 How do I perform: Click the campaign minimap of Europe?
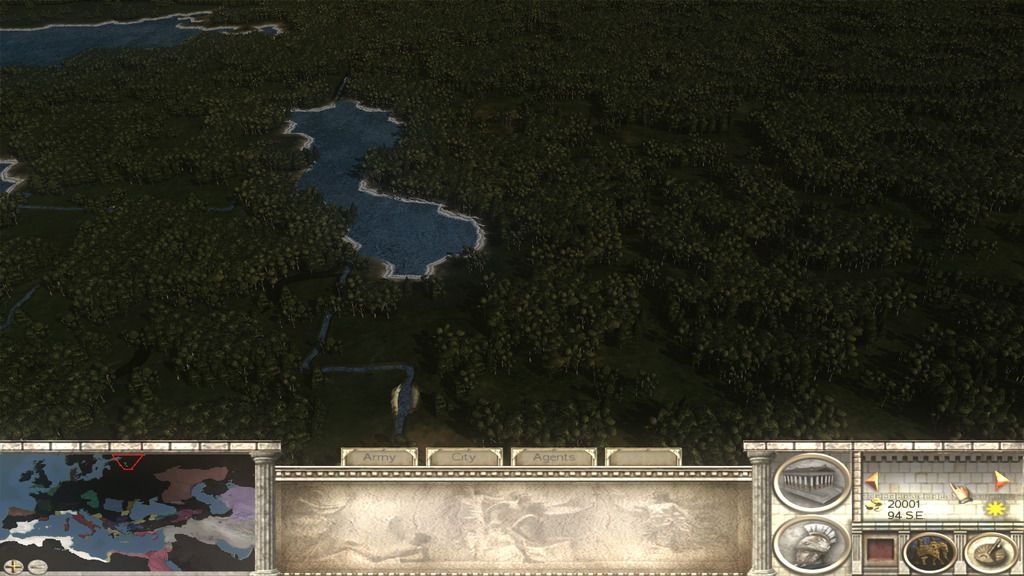[x=128, y=507]
